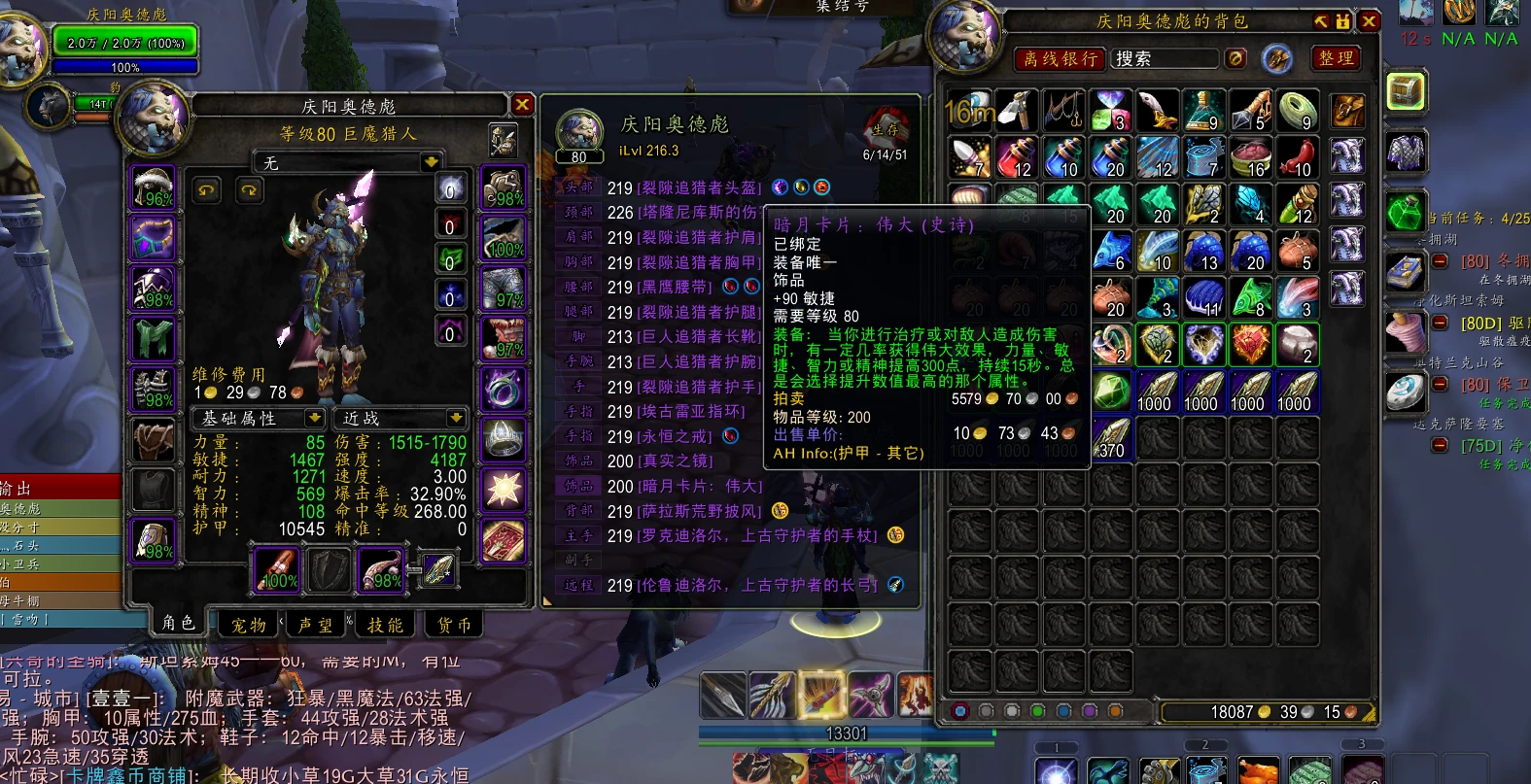Switch to the 角色 character tab
This screenshot has width=1531, height=784.
tap(178, 623)
